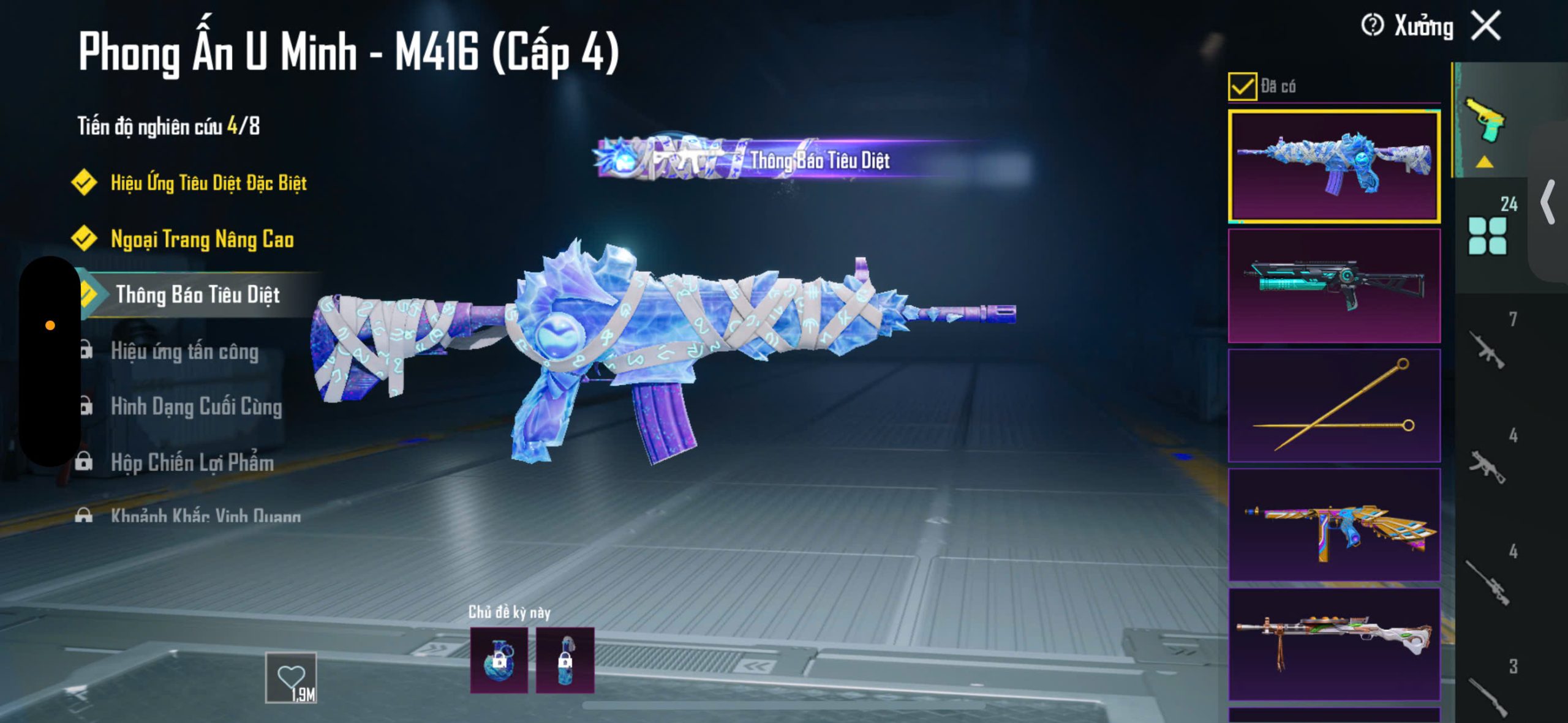
Task: Close the weapon workshop screen
Action: coord(1487,26)
